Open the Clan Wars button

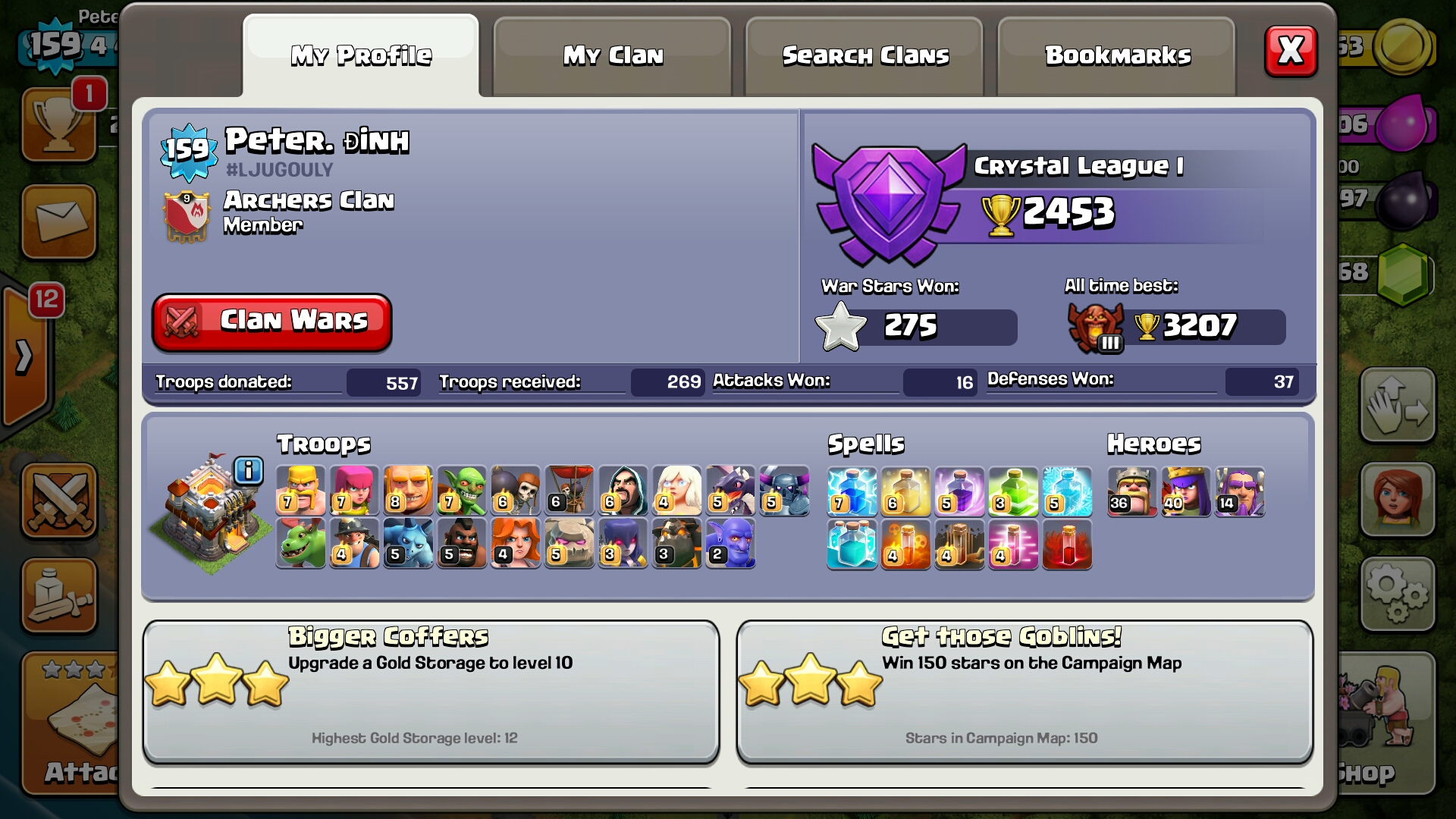[x=272, y=322]
